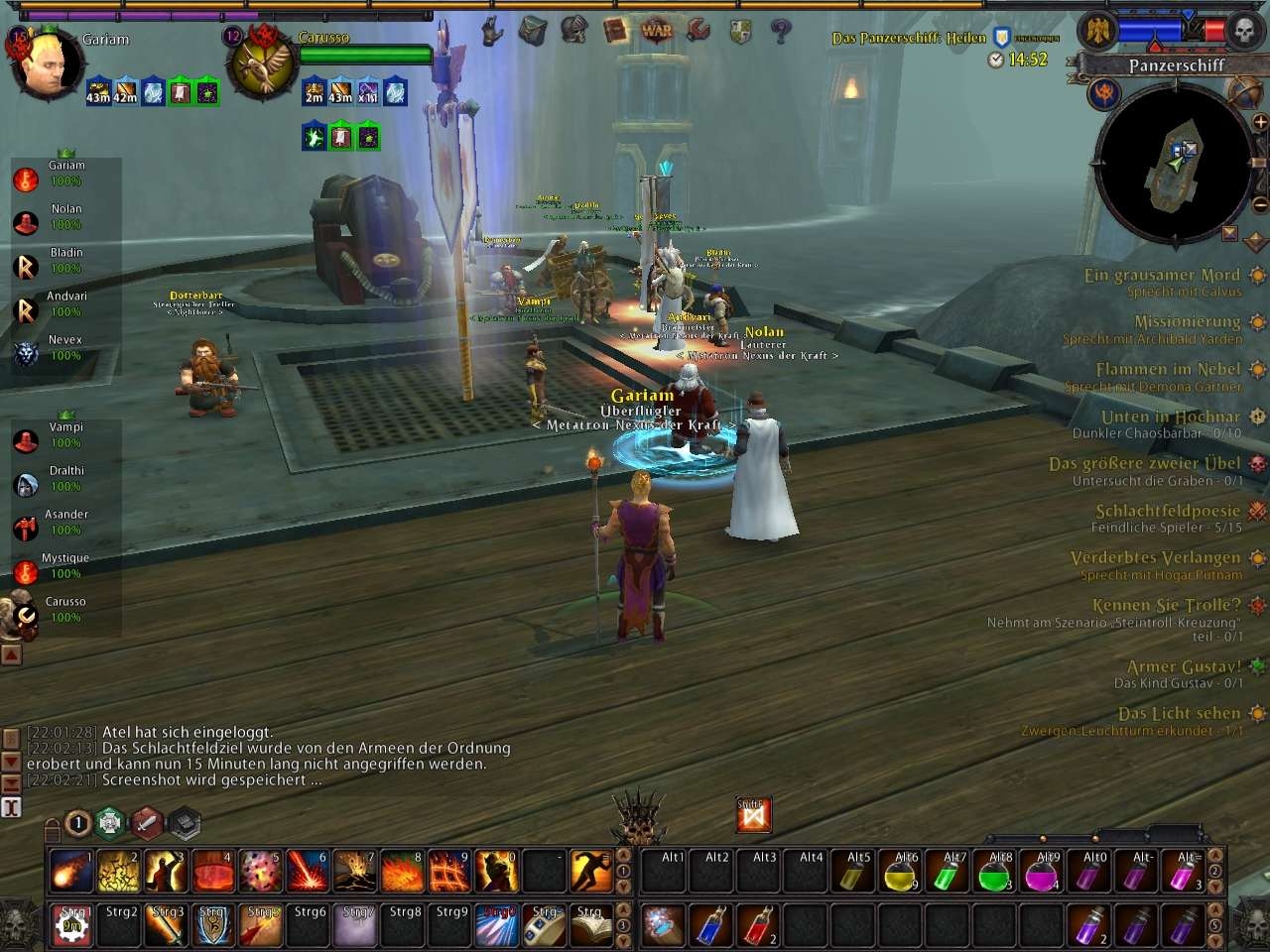This screenshot has height=952, width=1270.
Task: Use the erupting volcano ability
Action: (x=355, y=872)
